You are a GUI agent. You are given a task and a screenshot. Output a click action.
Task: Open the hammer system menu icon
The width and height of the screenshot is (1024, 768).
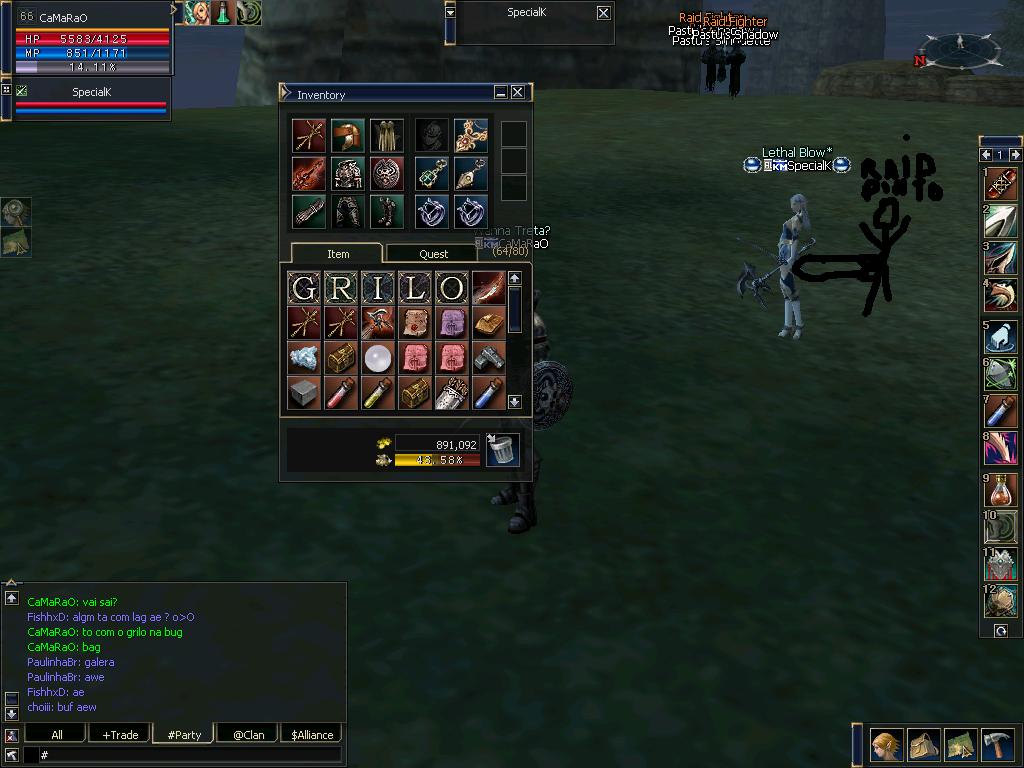pos(998,745)
